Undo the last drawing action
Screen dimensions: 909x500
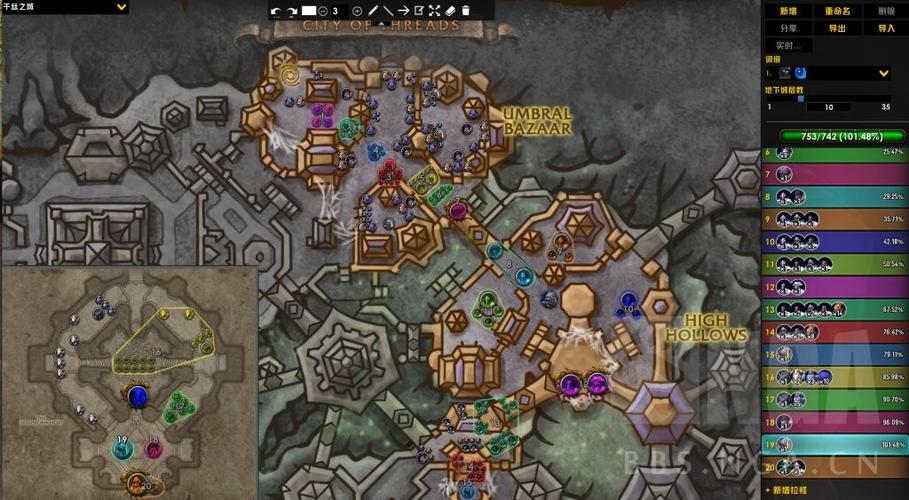pos(277,11)
